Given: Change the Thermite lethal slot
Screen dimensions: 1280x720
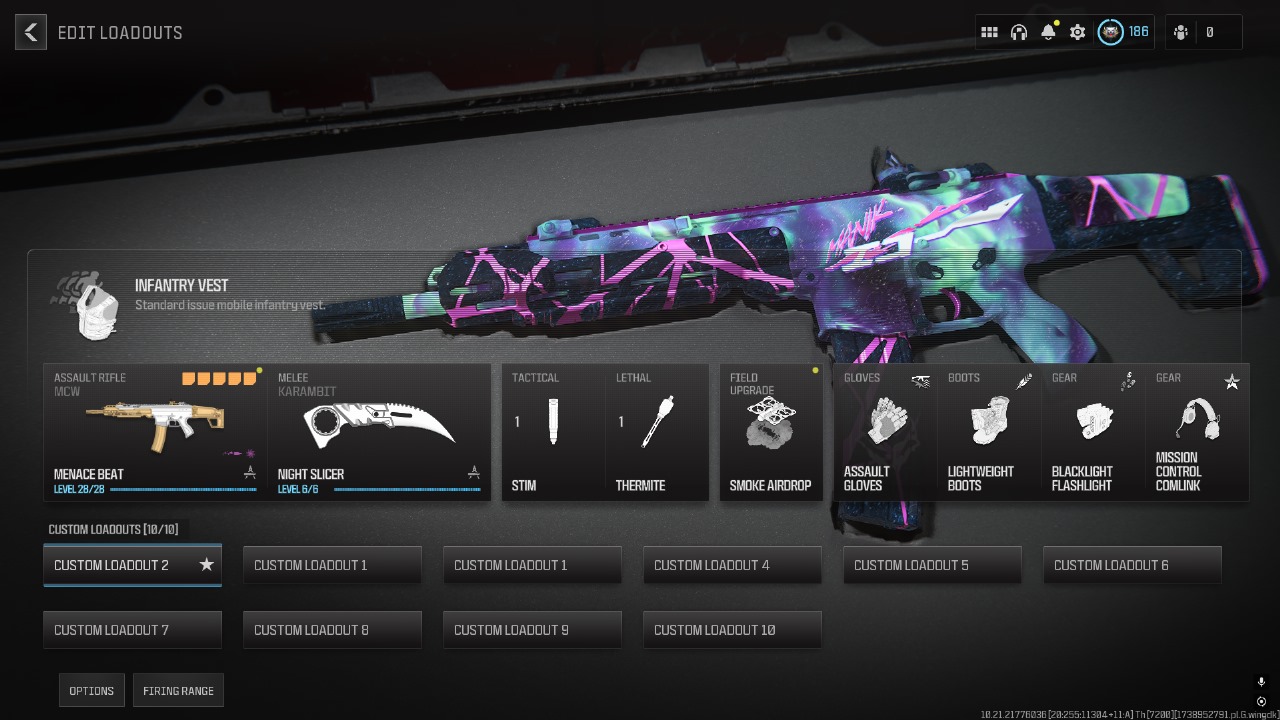Looking at the screenshot, I should [657, 432].
